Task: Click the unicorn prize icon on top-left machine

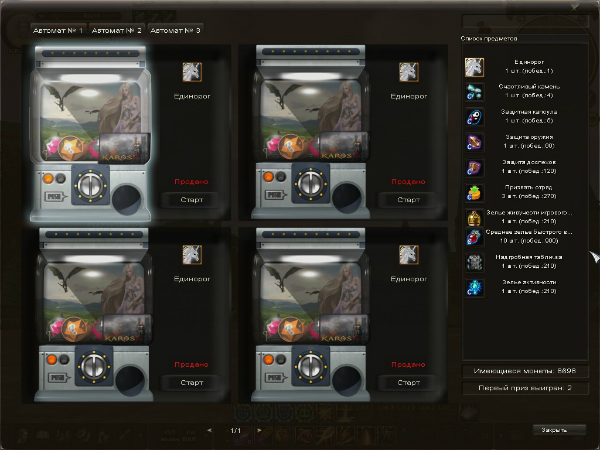Action: 192,71
